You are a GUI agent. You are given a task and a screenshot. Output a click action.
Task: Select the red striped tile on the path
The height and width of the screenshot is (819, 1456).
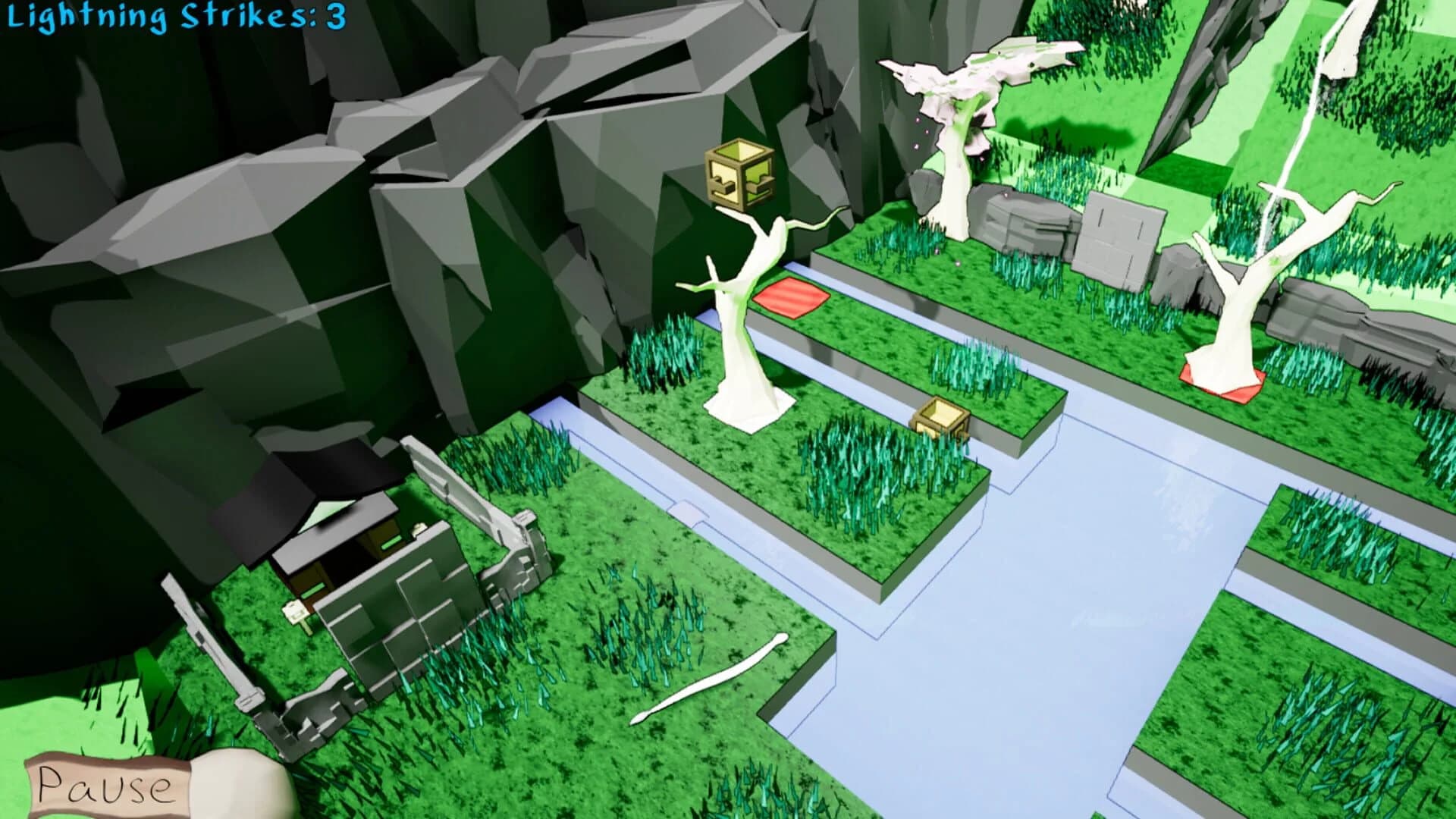pos(790,296)
